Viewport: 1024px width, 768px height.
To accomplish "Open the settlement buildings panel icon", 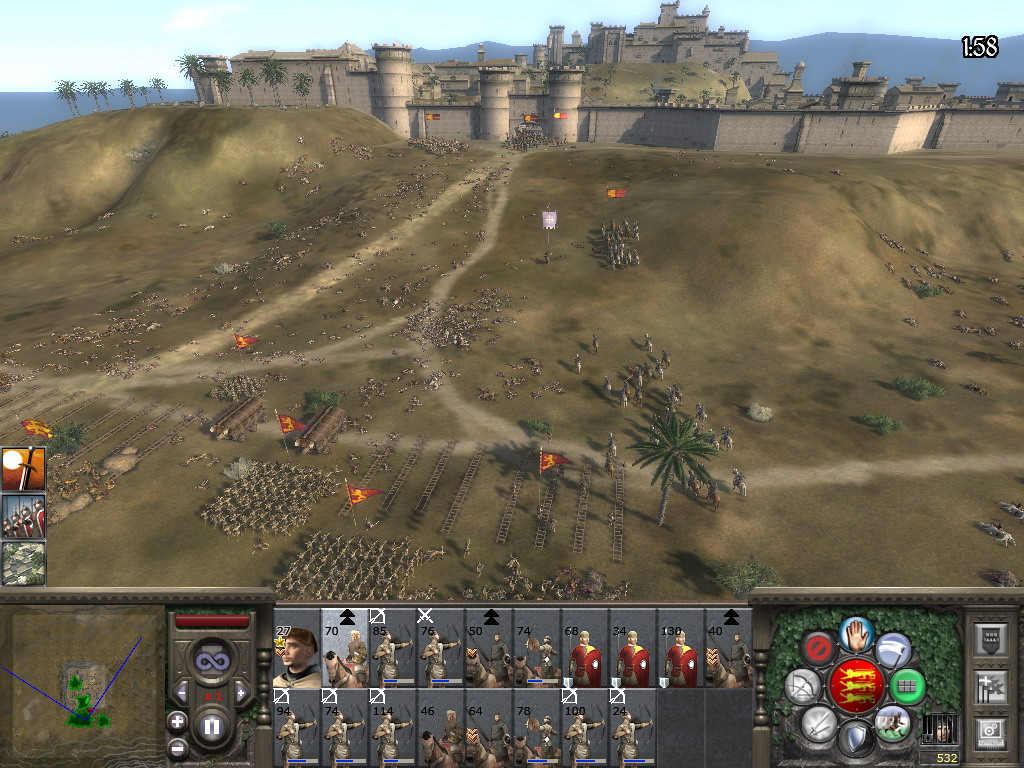I will 22,562.
